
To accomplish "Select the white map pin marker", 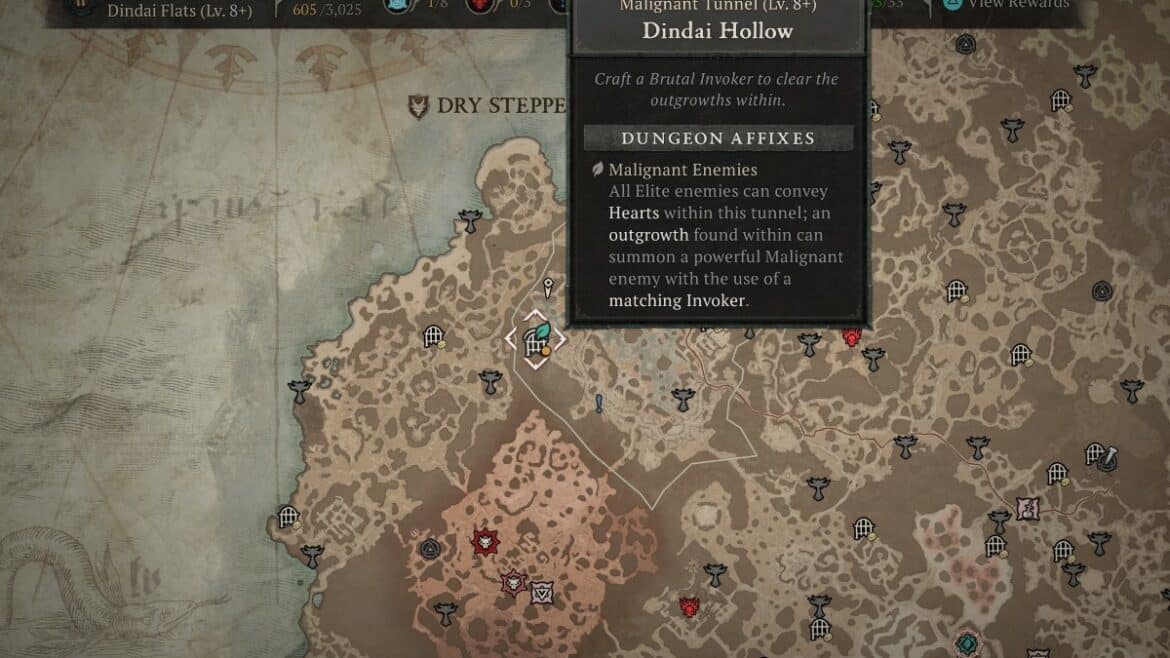I will click(x=548, y=289).
